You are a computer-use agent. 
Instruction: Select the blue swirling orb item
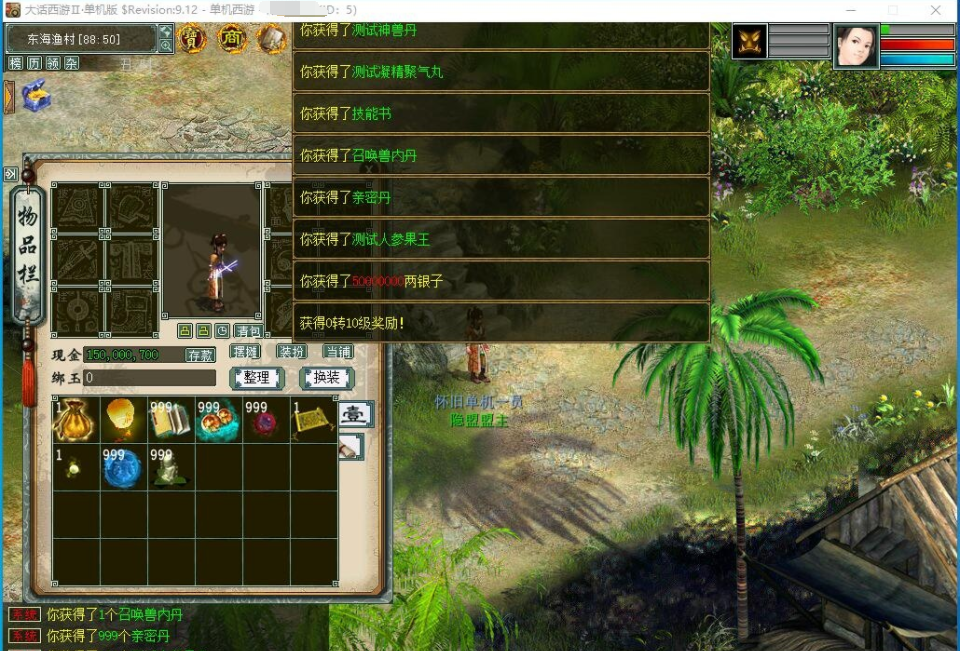click(x=123, y=468)
